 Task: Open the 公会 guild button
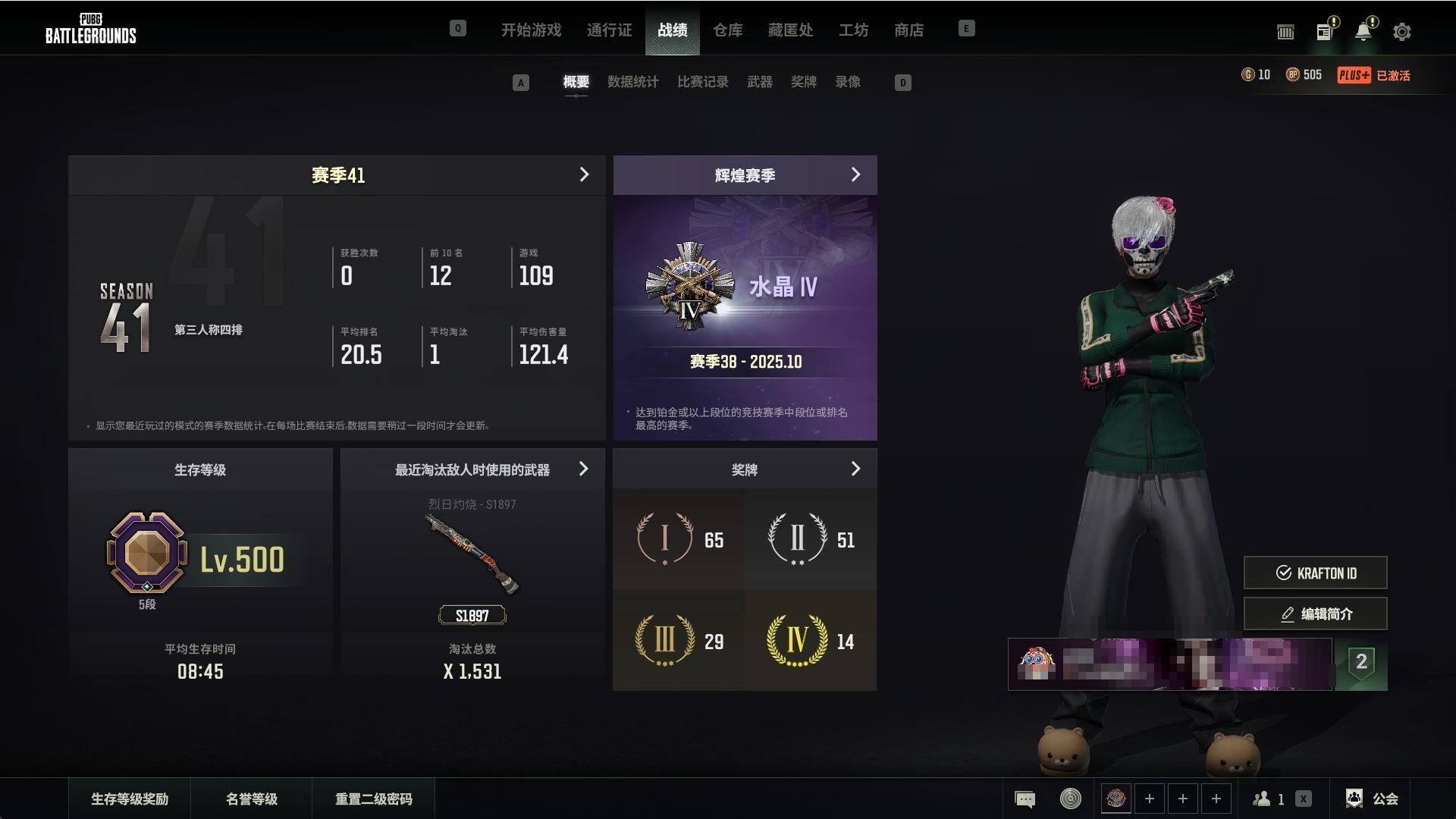[1373, 799]
